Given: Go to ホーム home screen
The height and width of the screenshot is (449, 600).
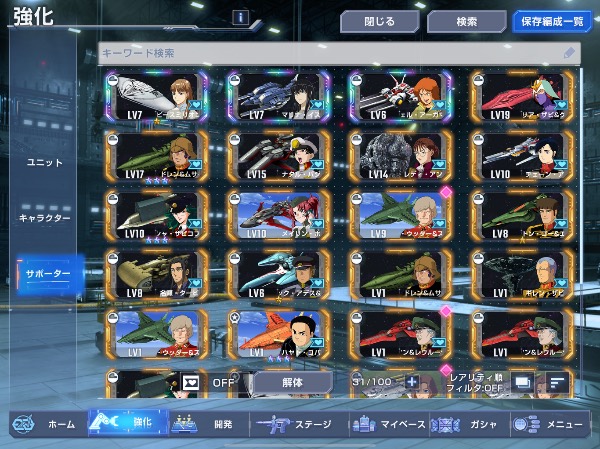Looking at the screenshot, I should point(48,424).
